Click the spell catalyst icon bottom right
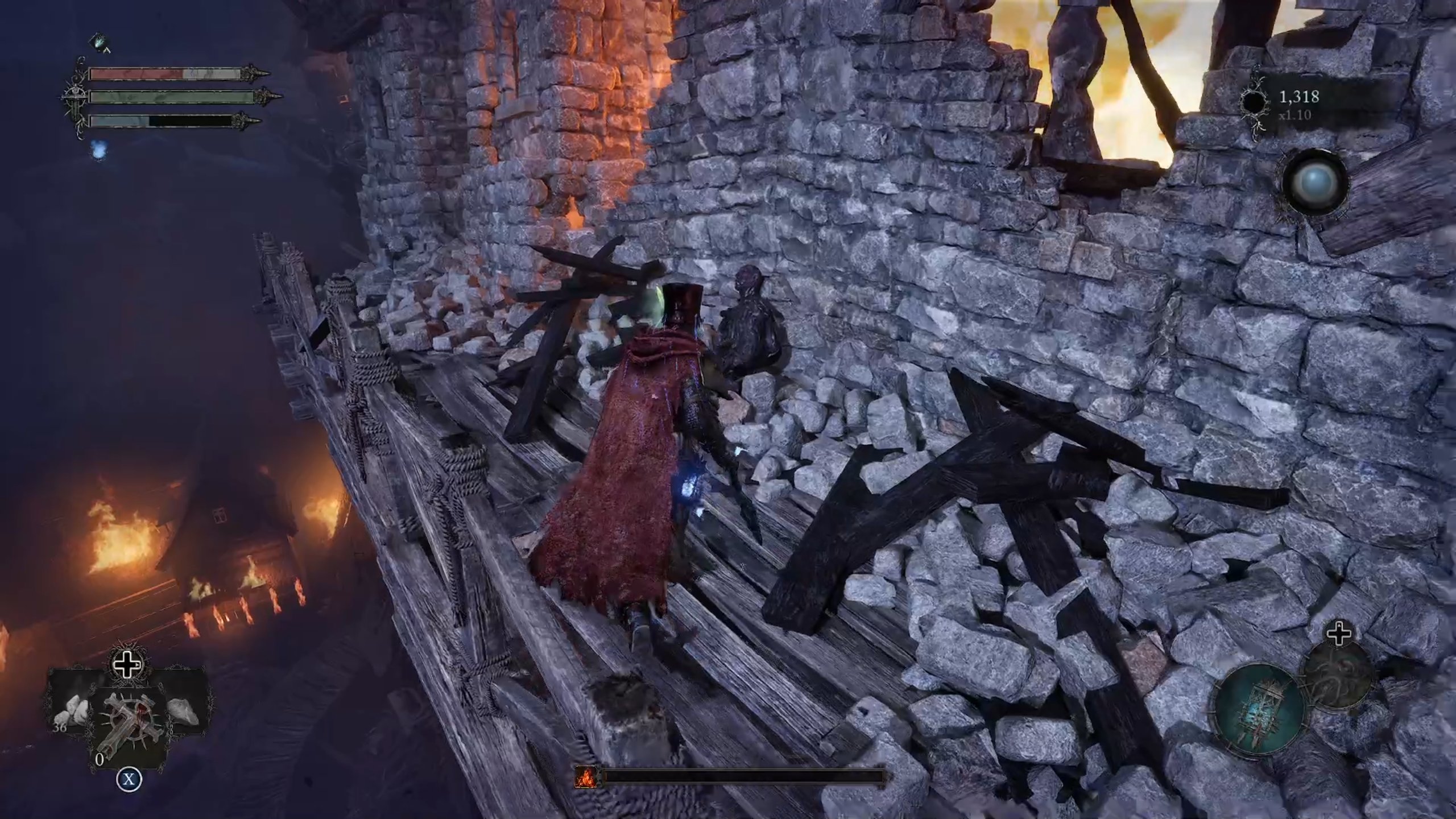This screenshot has height=819, width=1456. [x=1338, y=675]
